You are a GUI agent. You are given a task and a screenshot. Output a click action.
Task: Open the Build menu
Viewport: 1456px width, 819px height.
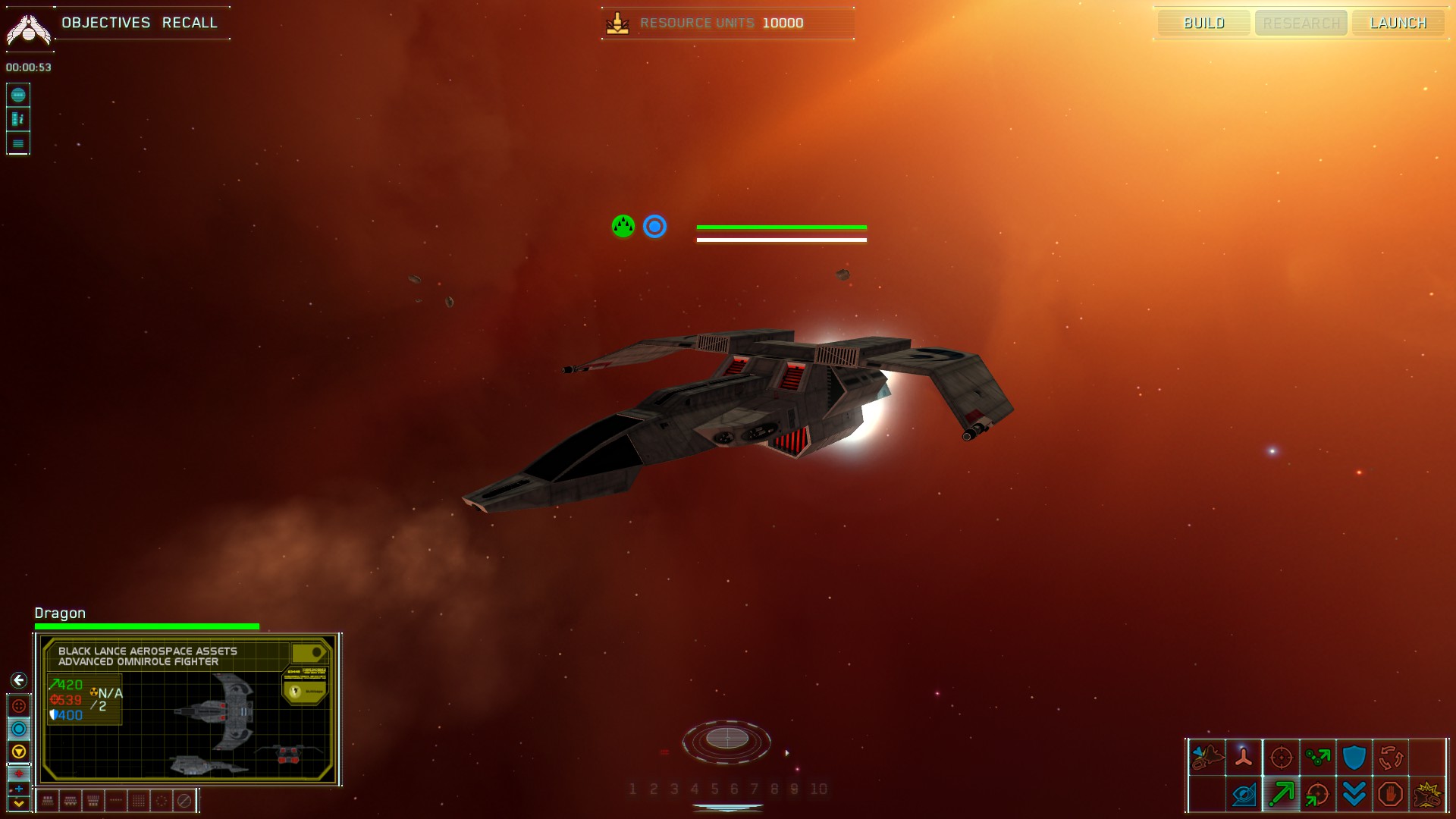click(x=1203, y=23)
